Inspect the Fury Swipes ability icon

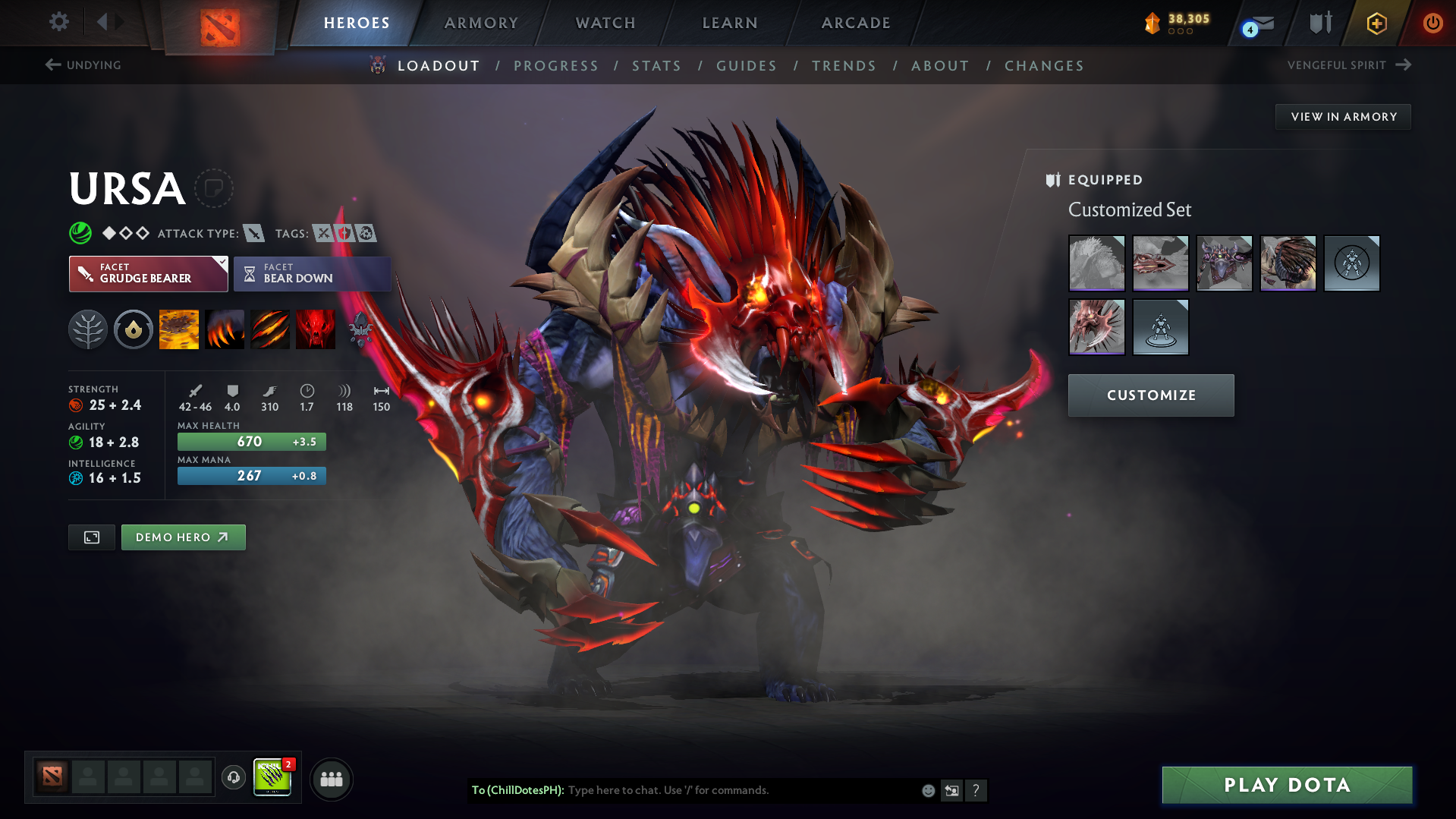[270, 329]
